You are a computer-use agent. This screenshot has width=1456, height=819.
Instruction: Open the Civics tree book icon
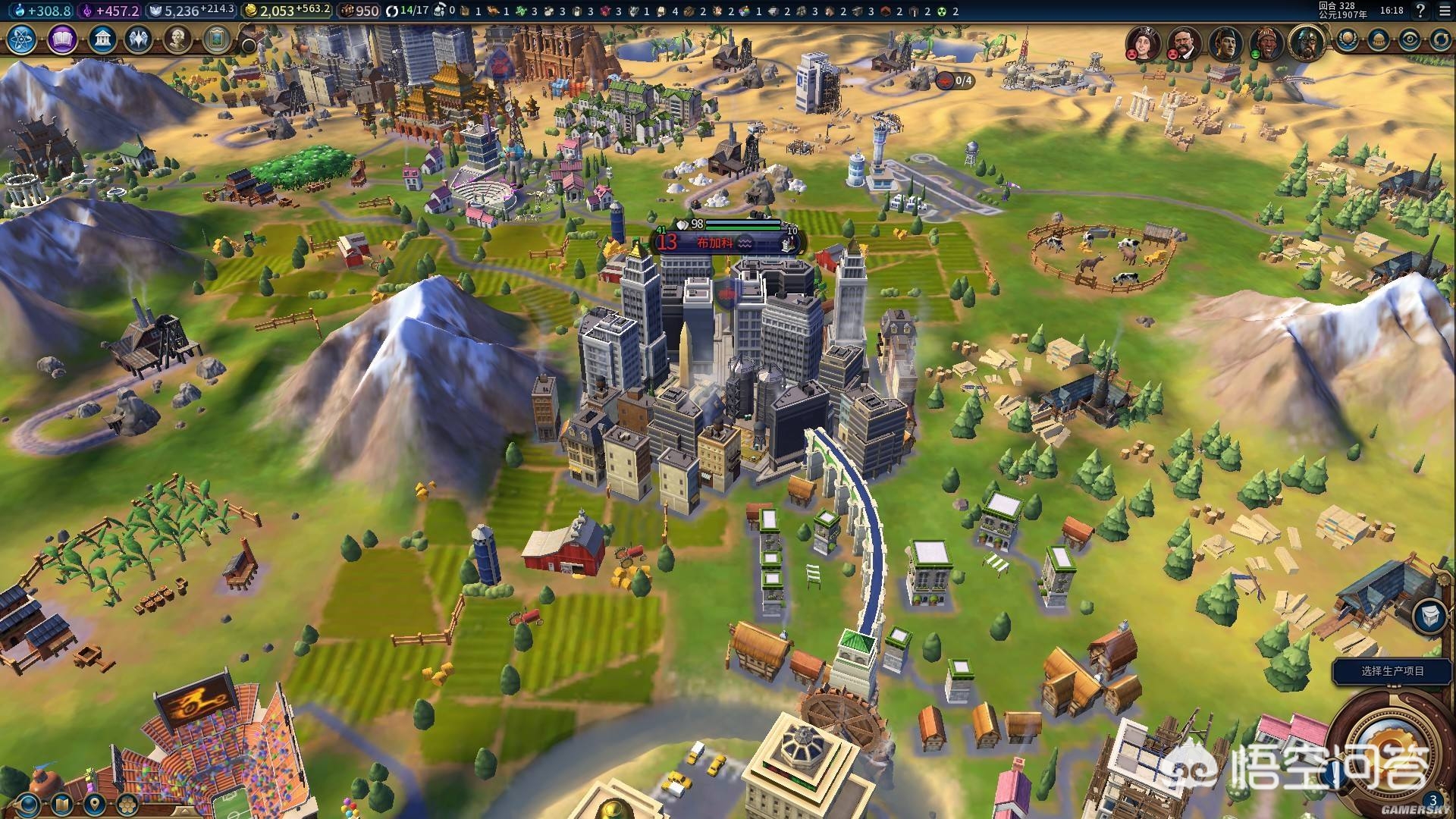[x=62, y=39]
